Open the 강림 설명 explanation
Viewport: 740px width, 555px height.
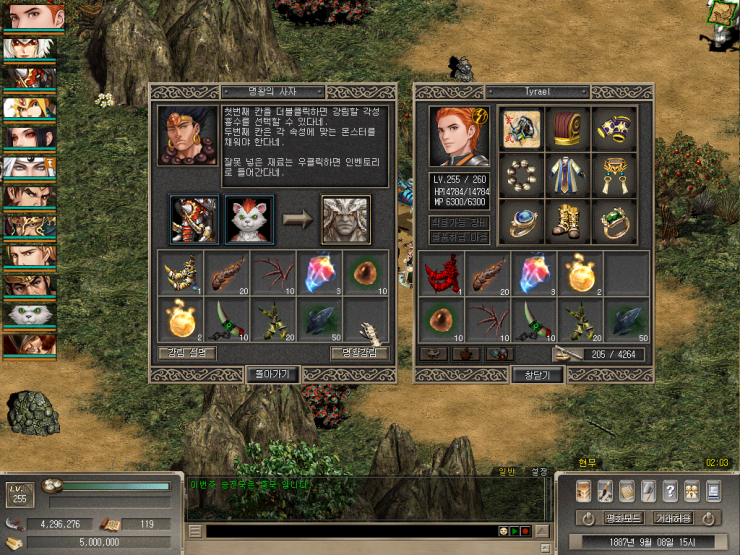point(186,353)
